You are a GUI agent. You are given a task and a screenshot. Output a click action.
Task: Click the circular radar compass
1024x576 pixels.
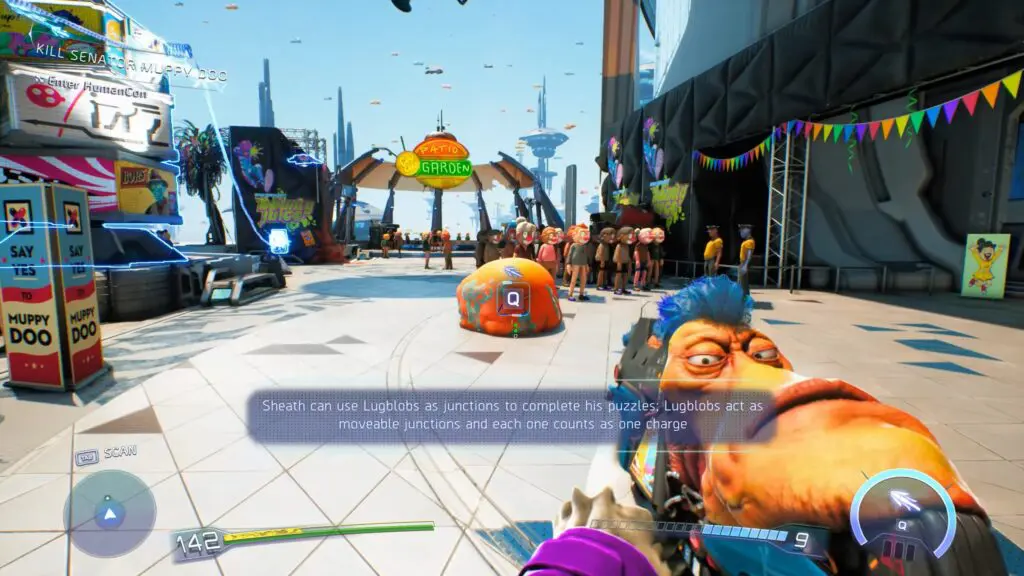tap(110, 514)
